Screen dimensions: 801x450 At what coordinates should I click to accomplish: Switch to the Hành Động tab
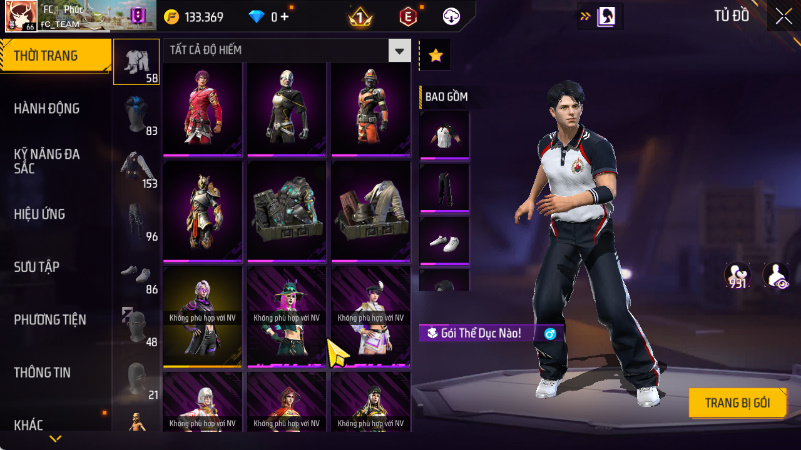(x=47, y=108)
